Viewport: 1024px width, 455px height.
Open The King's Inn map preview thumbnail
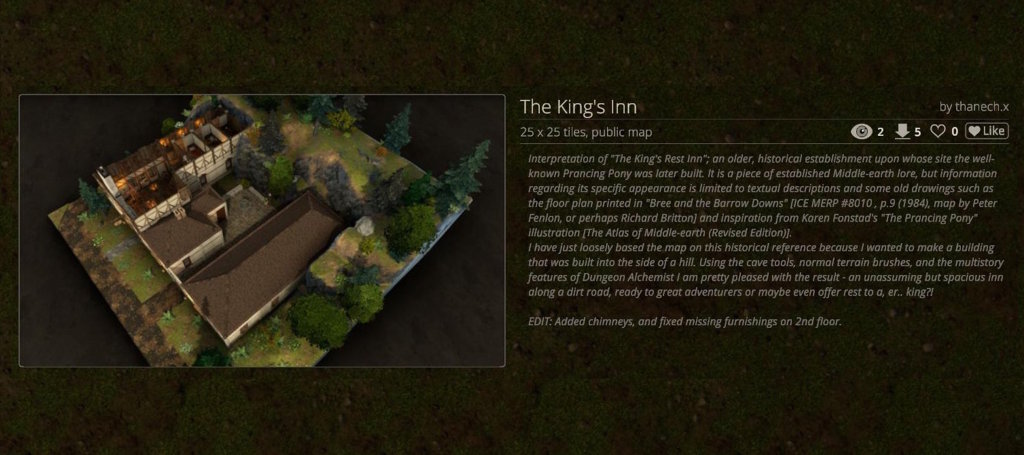coord(262,231)
